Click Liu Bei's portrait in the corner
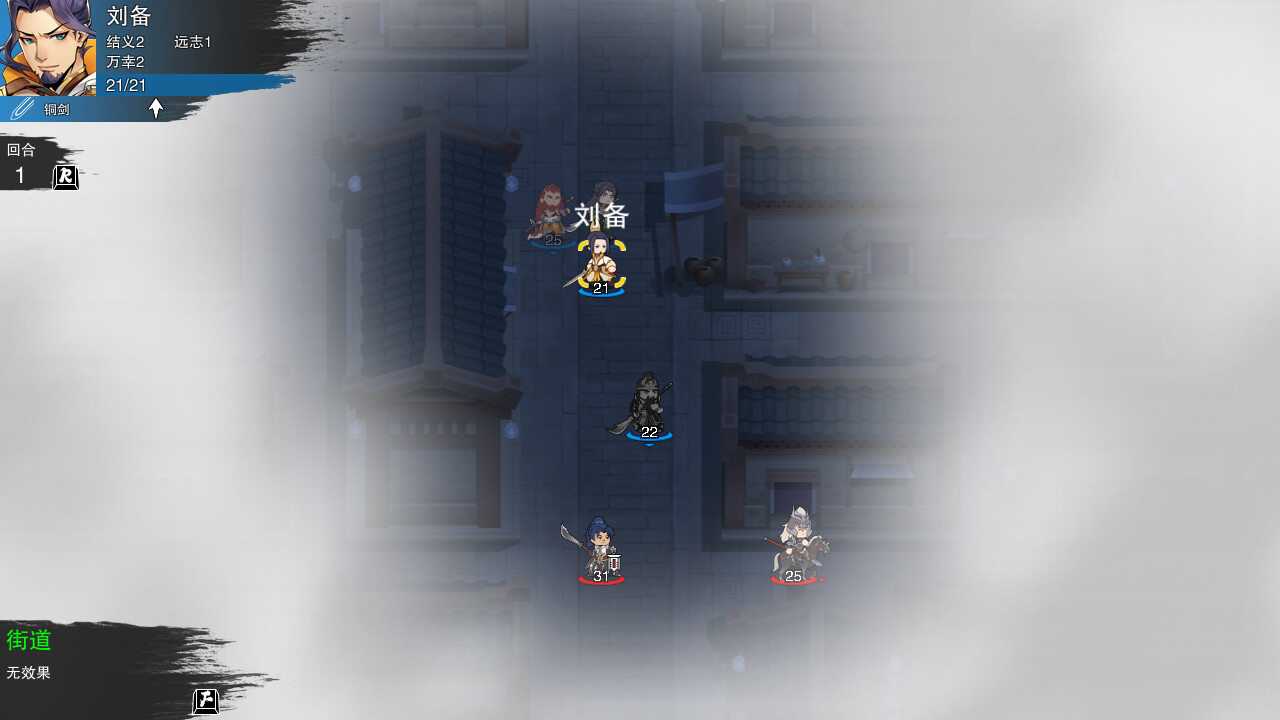This screenshot has width=1280, height=720. pyautogui.click(x=48, y=48)
